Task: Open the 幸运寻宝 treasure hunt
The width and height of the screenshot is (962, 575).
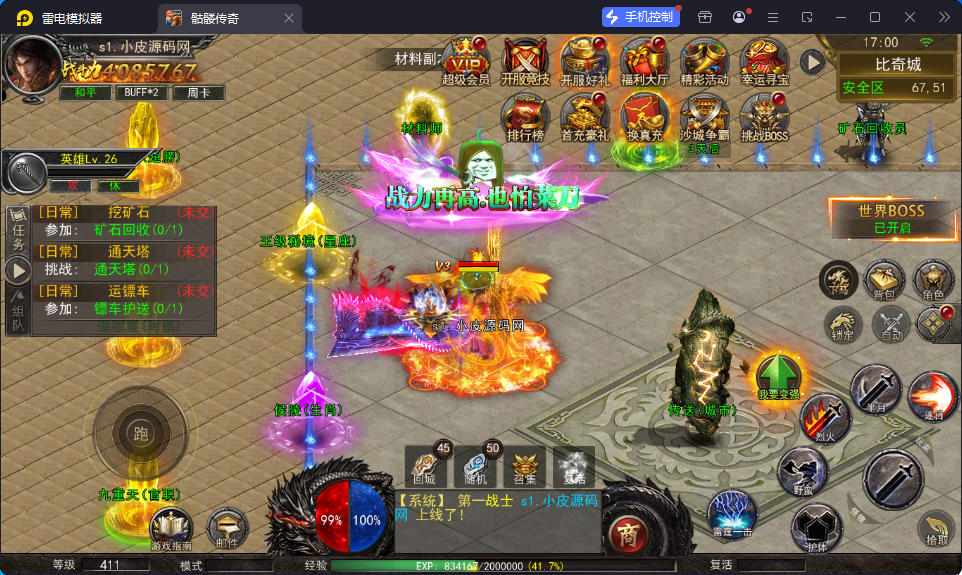Action: tap(765, 60)
